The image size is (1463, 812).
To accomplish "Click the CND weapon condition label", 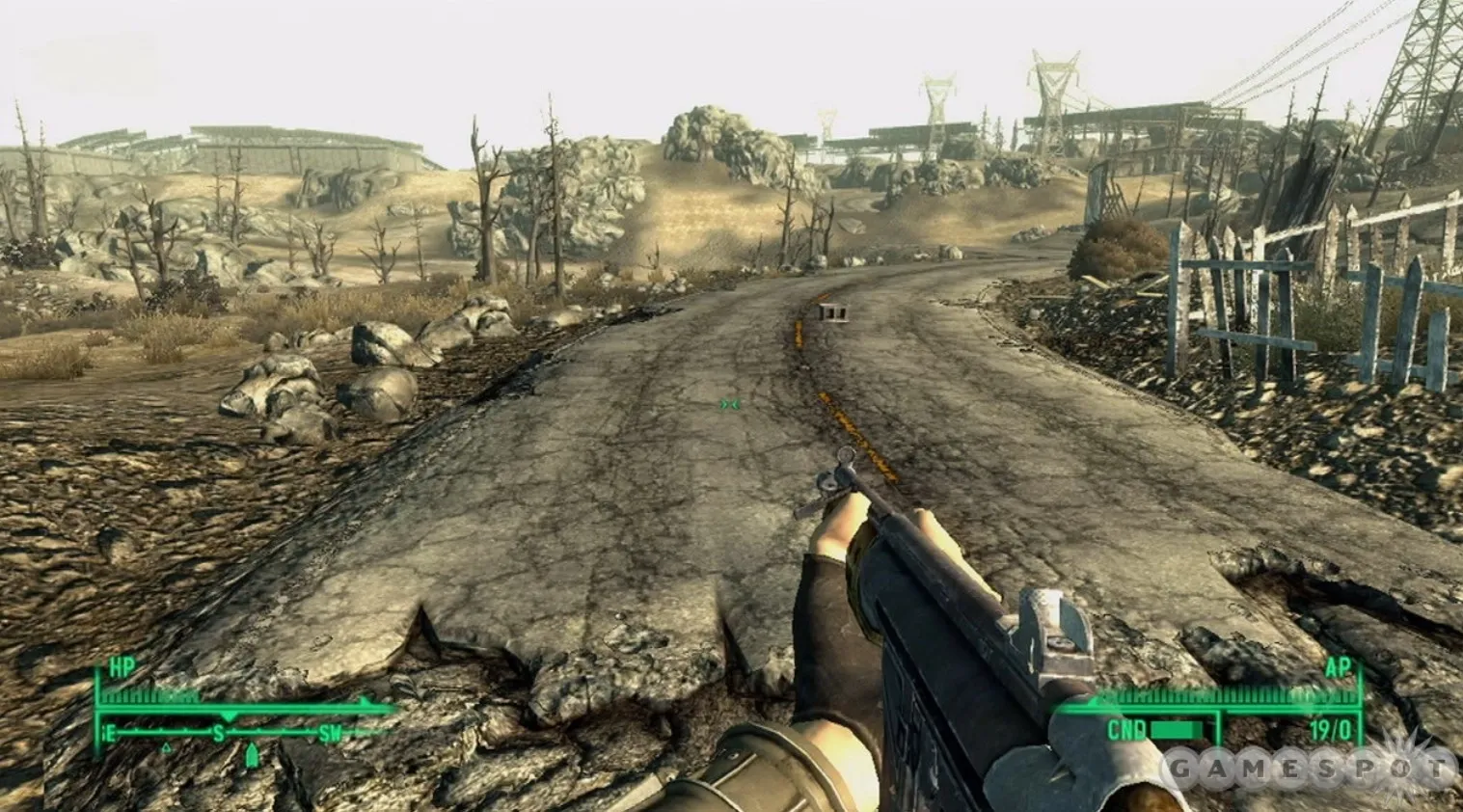I will [1125, 728].
